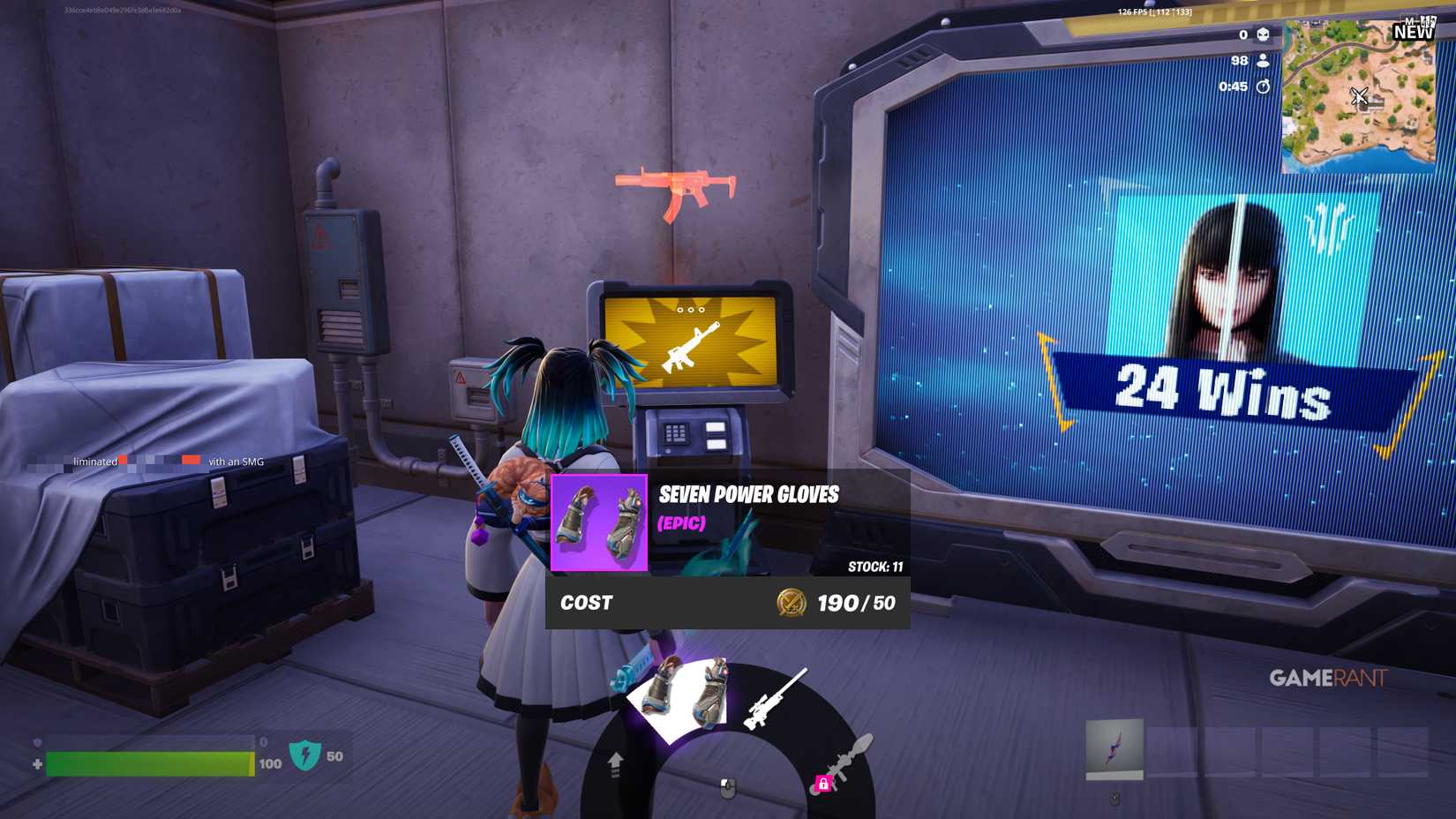Screen dimensions: 1456x819
Task: Click the players-remaining icon beside 98
Action: coord(1262,60)
